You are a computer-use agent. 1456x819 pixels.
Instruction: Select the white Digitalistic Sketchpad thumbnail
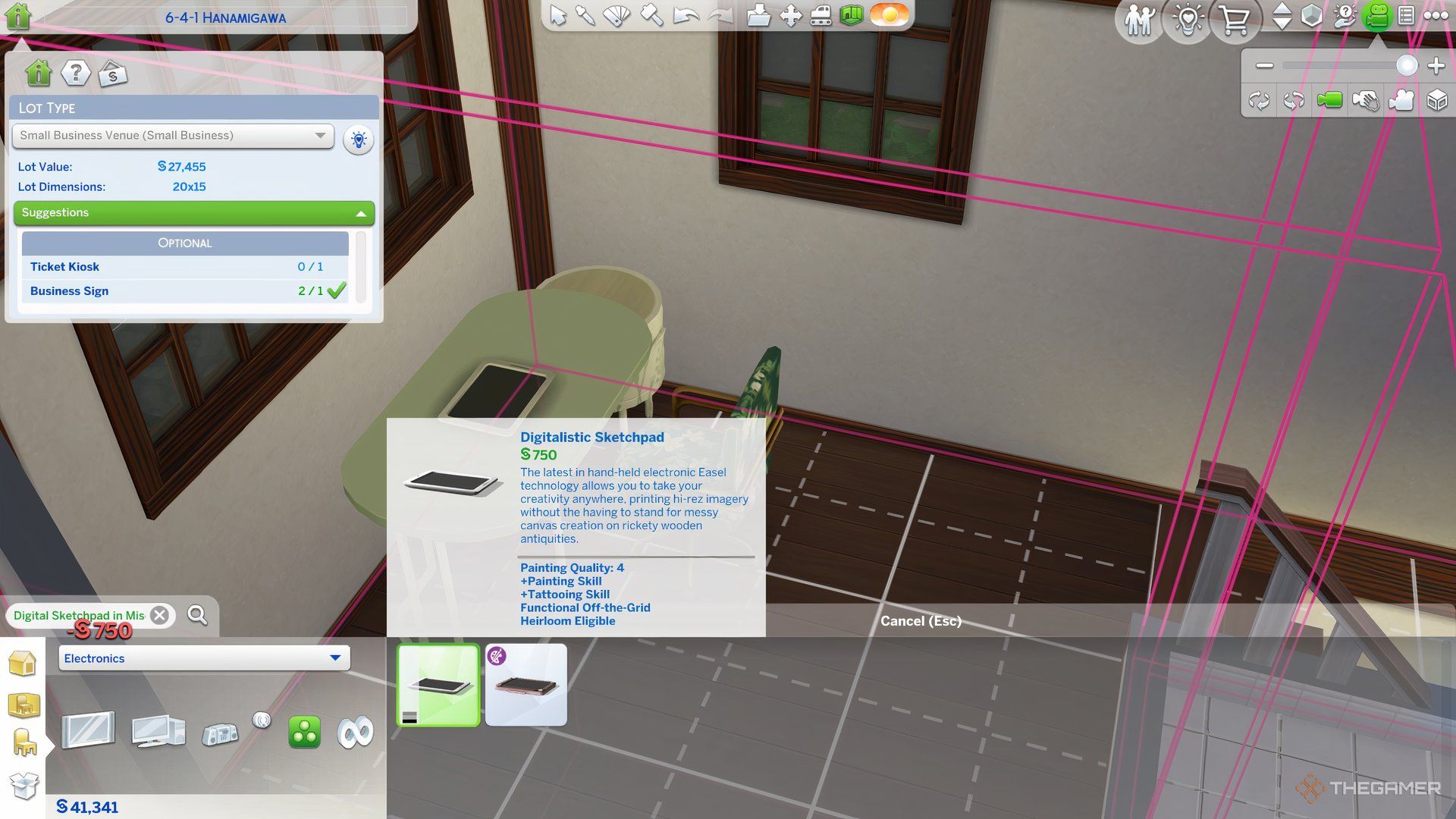tap(438, 685)
